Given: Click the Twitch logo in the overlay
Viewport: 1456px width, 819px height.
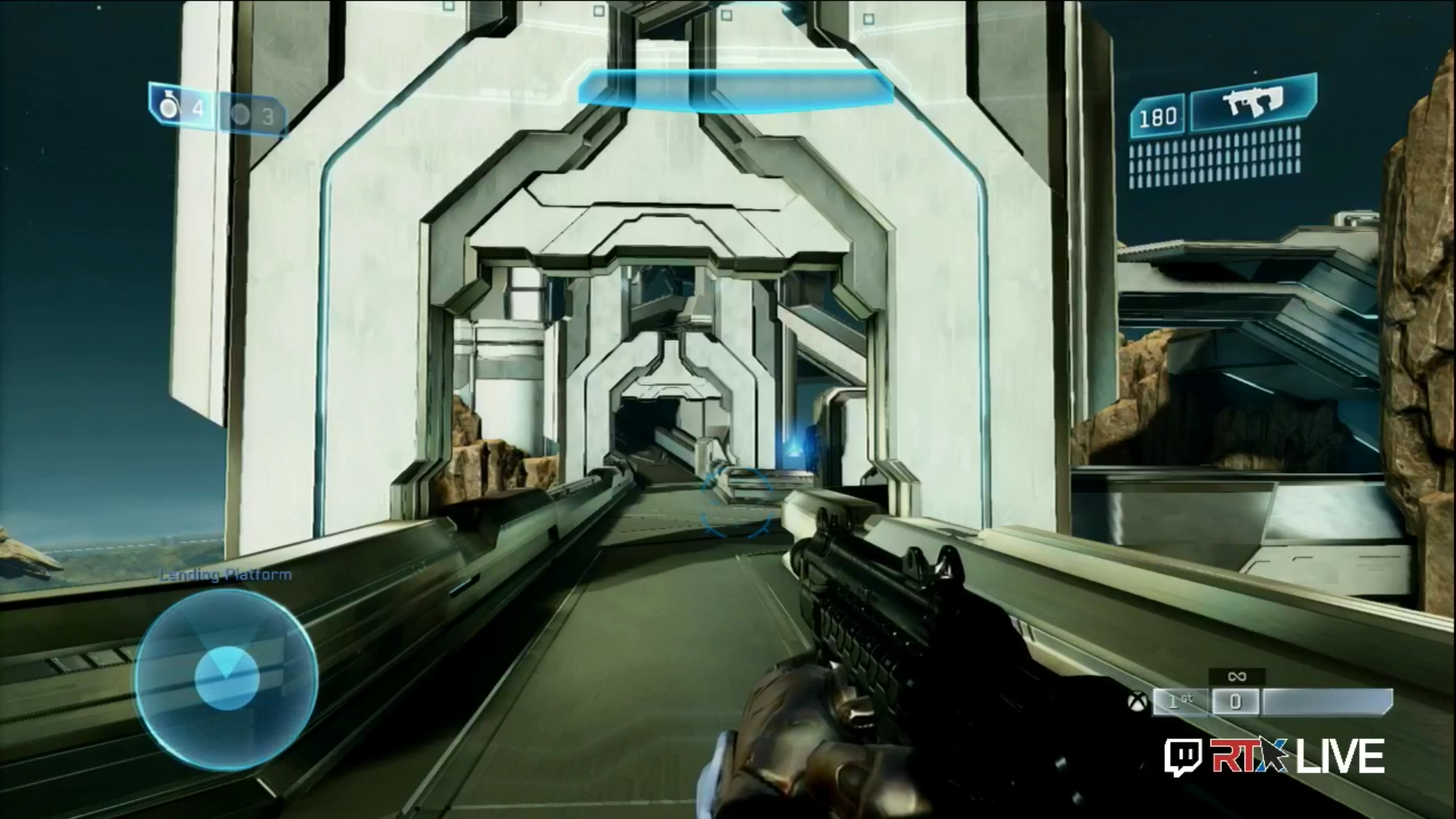Looking at the screenshot, I should [1179, 756].
